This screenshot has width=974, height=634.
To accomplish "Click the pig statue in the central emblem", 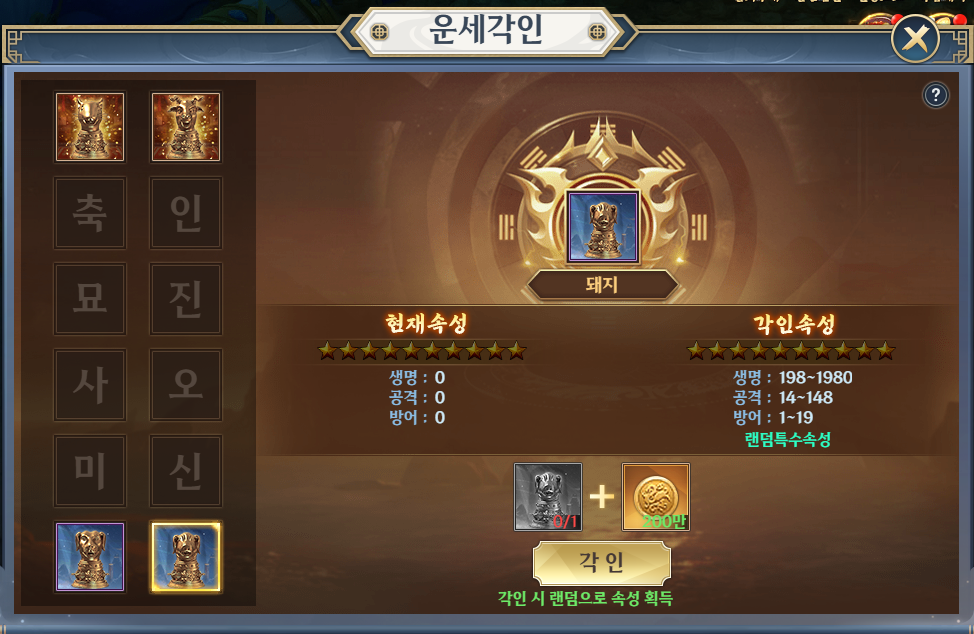I will [603, 228].
